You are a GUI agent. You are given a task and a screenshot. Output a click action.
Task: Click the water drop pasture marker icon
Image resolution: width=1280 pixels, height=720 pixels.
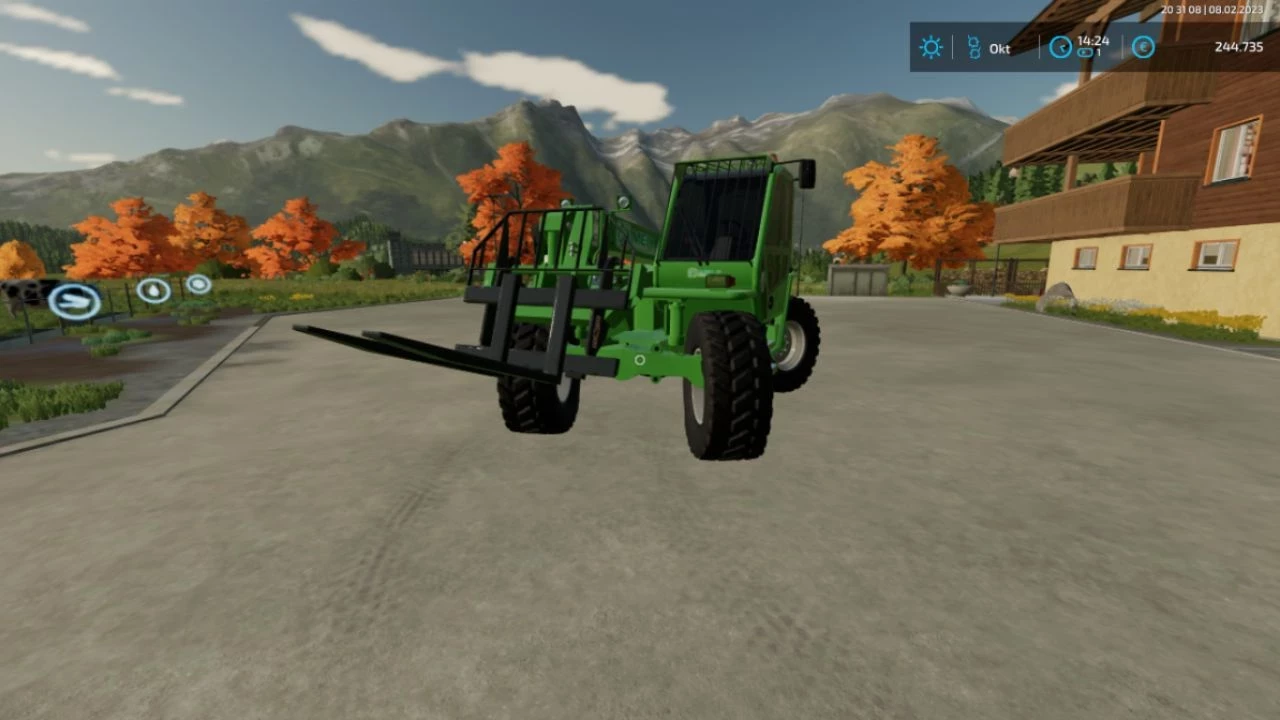[153, 291]
